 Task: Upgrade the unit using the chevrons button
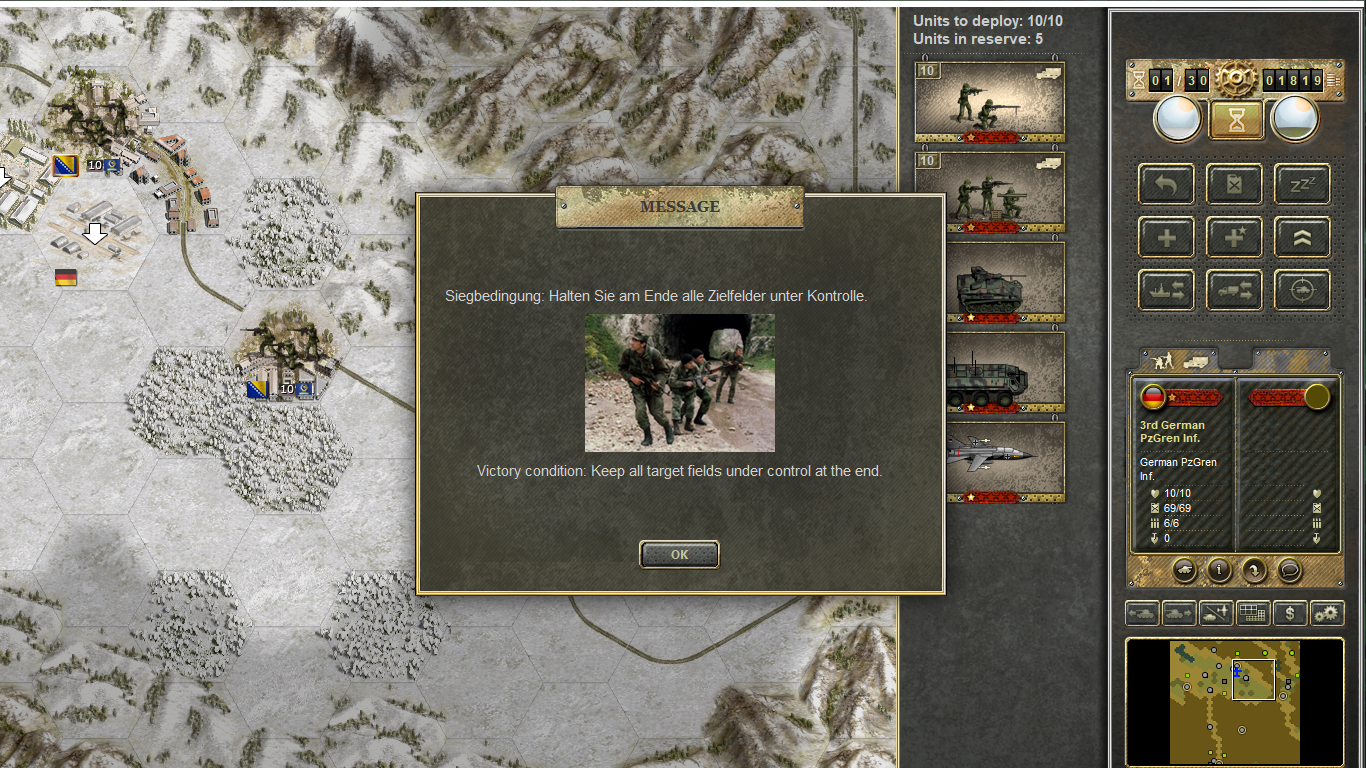(x=1302, y=237)
